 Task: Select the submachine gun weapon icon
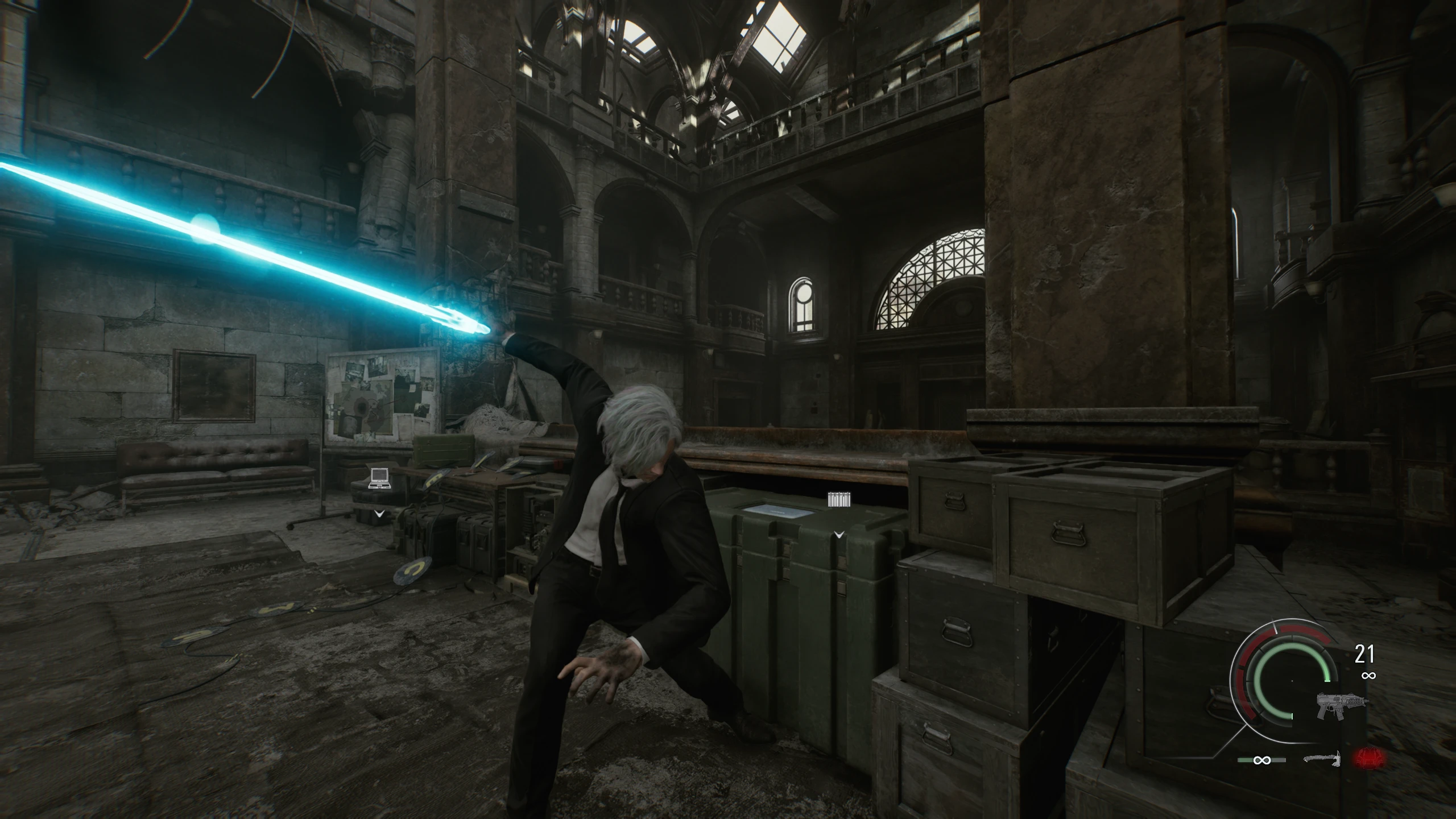(x=1341, y=705)
